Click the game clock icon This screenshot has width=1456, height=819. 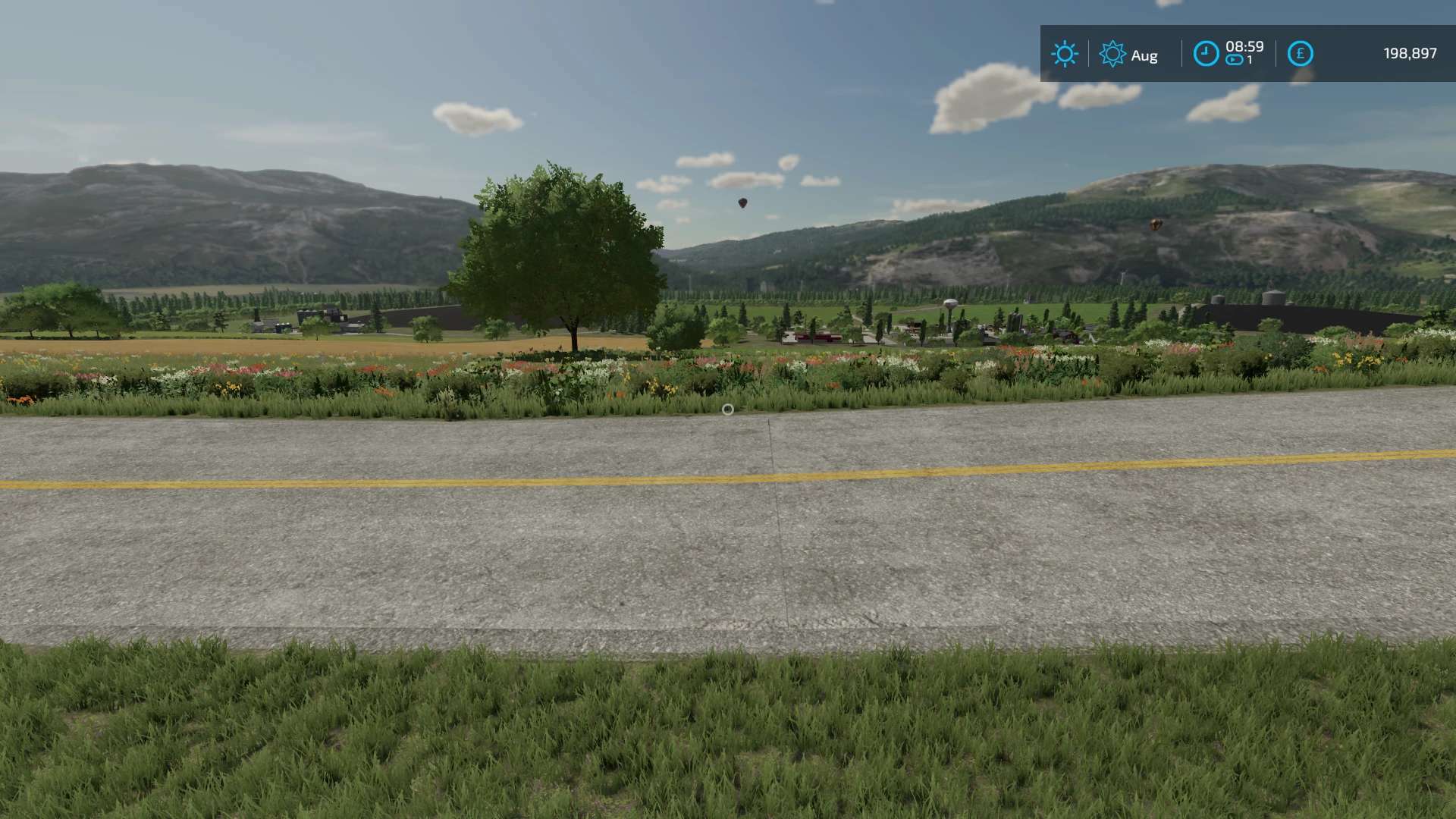point(1206,54)
